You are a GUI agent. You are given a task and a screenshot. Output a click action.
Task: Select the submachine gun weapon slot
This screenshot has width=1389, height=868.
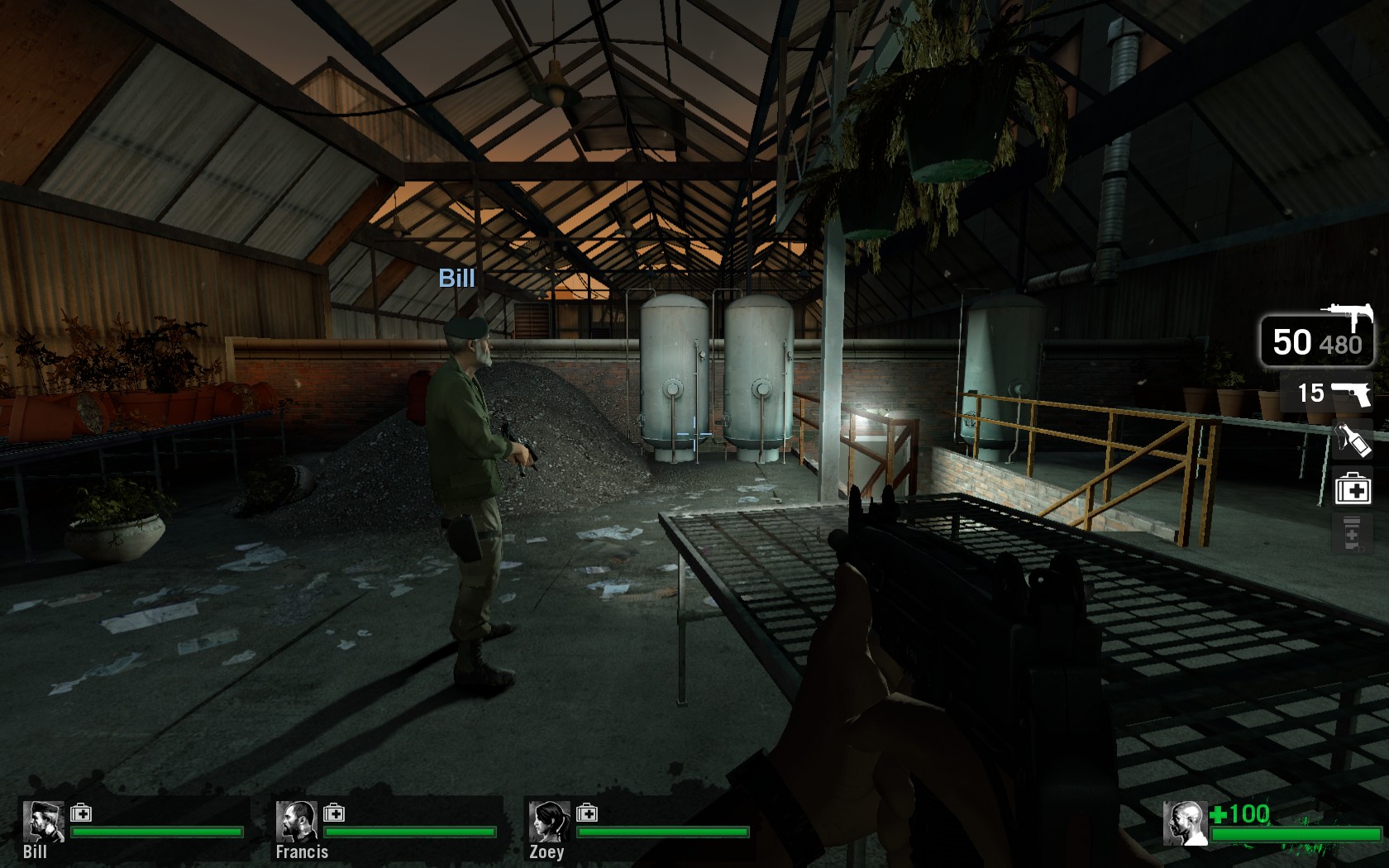click(x=1317, y=338)
